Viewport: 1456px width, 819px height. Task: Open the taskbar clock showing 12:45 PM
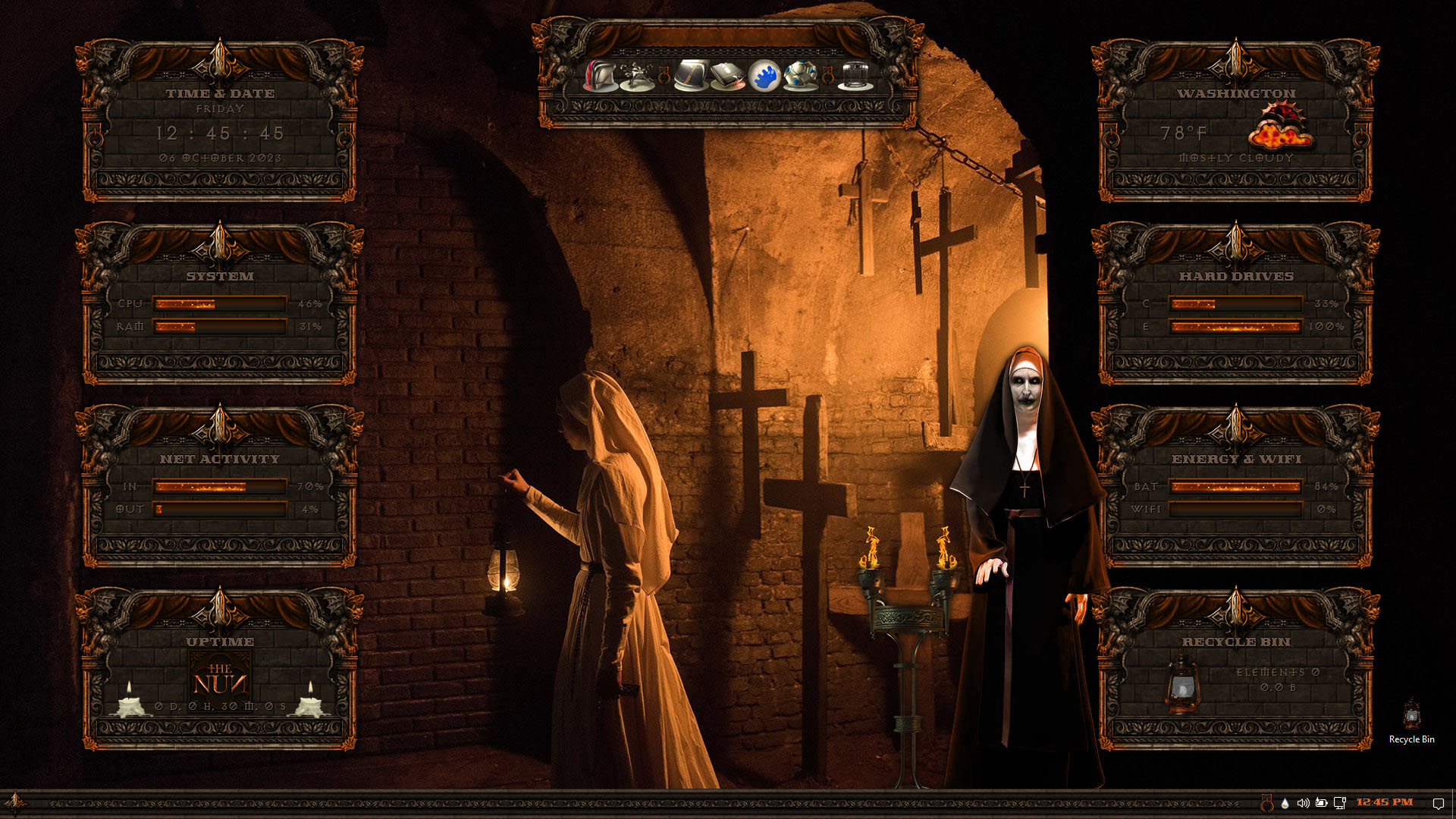click(1385, 802)
